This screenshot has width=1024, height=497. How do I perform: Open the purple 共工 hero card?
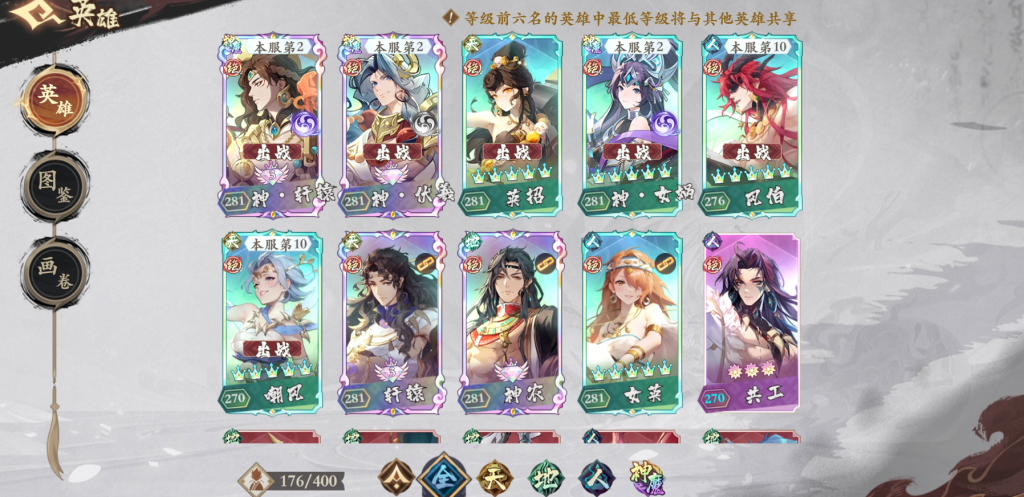pos(752,322)
